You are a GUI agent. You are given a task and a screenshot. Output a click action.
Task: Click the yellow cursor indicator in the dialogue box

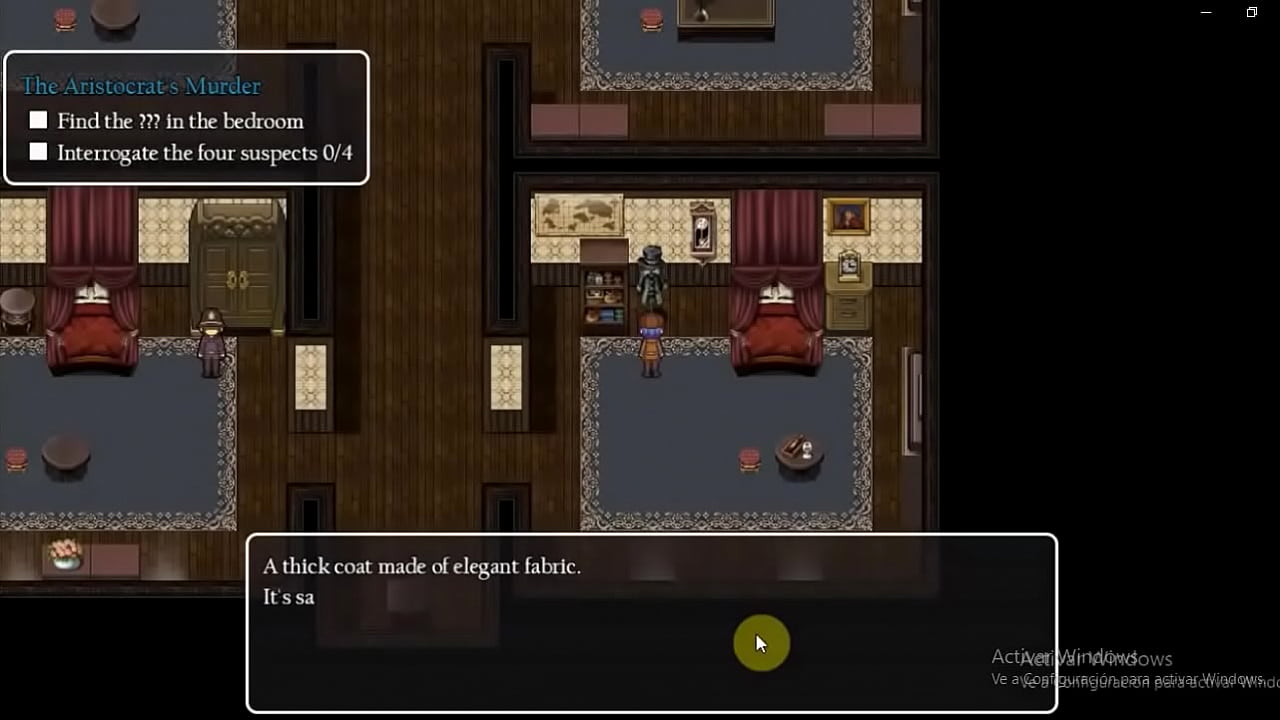pos(762,643)
